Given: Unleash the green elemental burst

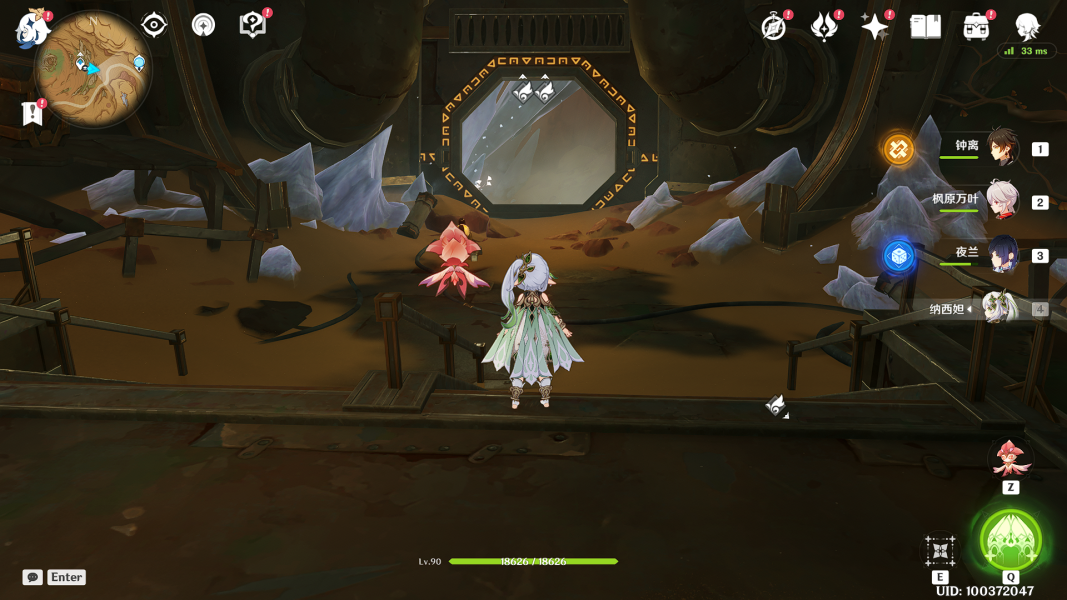Looking at the screenshot, I should 1010,541.
